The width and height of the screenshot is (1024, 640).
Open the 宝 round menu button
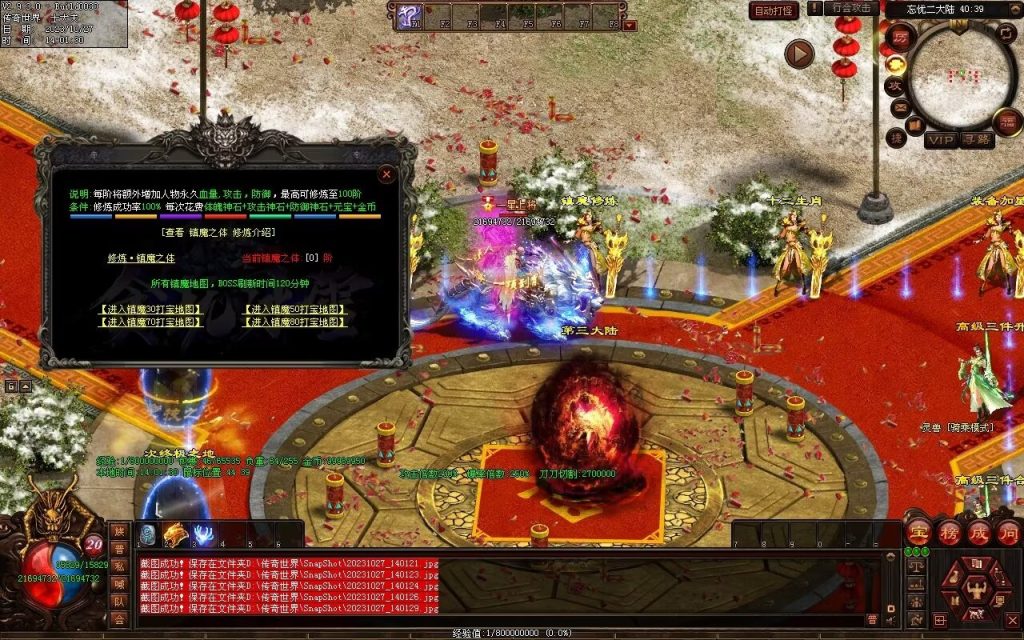pos(918,530)
